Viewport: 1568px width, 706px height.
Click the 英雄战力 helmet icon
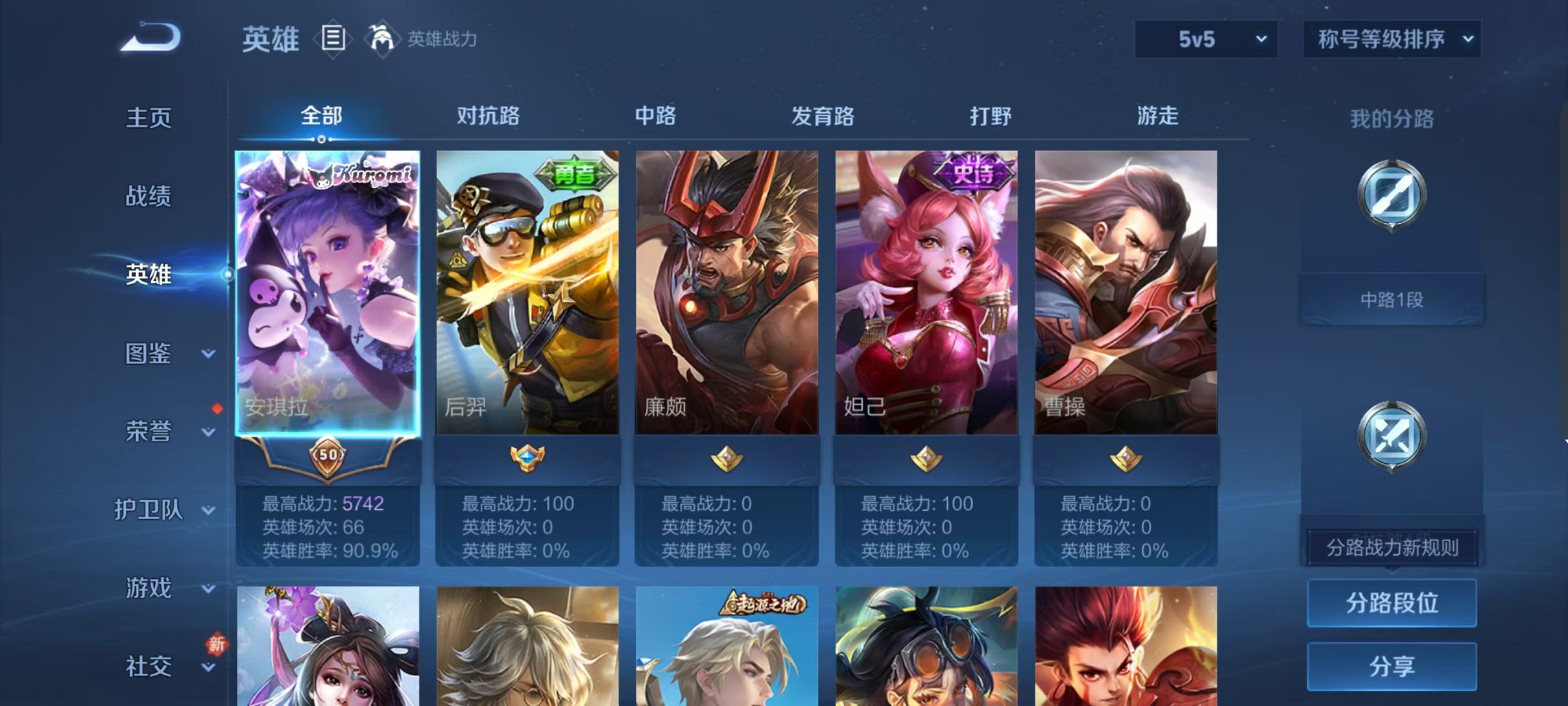pos(381,38)
